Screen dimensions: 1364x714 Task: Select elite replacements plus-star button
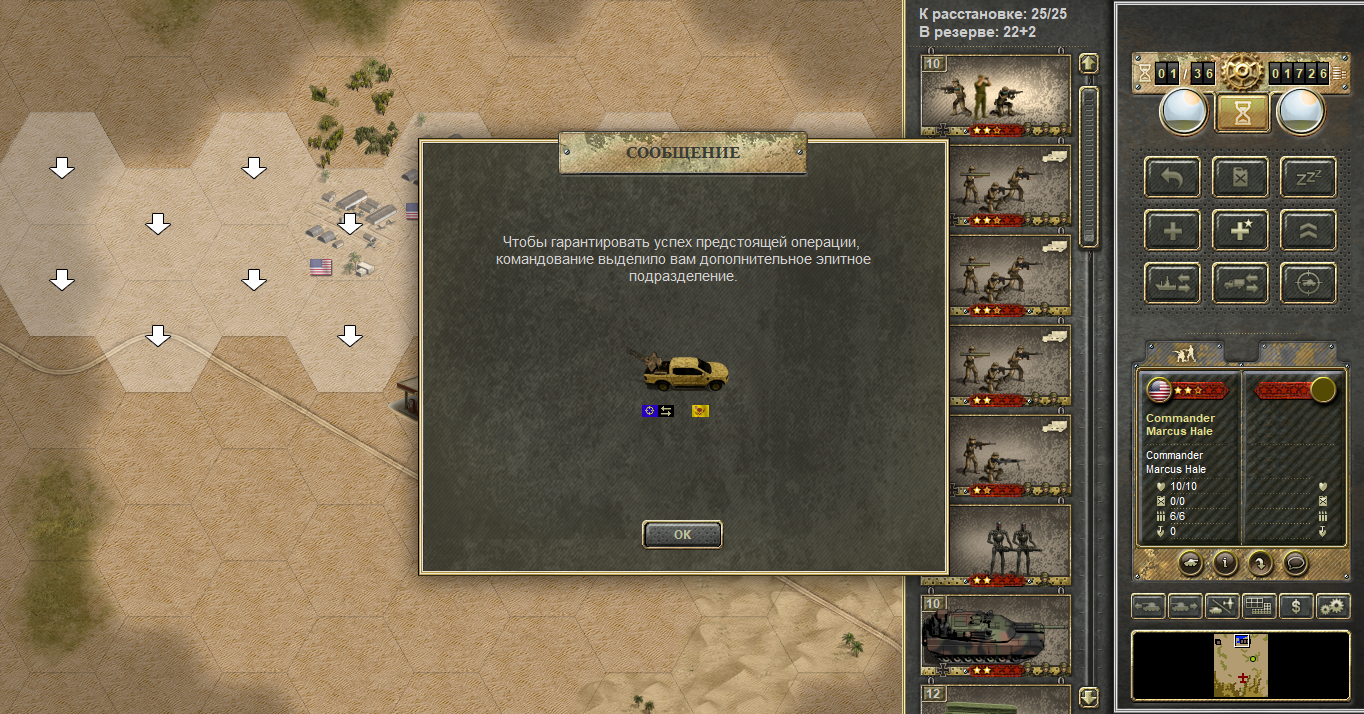tap(1240, 230)
